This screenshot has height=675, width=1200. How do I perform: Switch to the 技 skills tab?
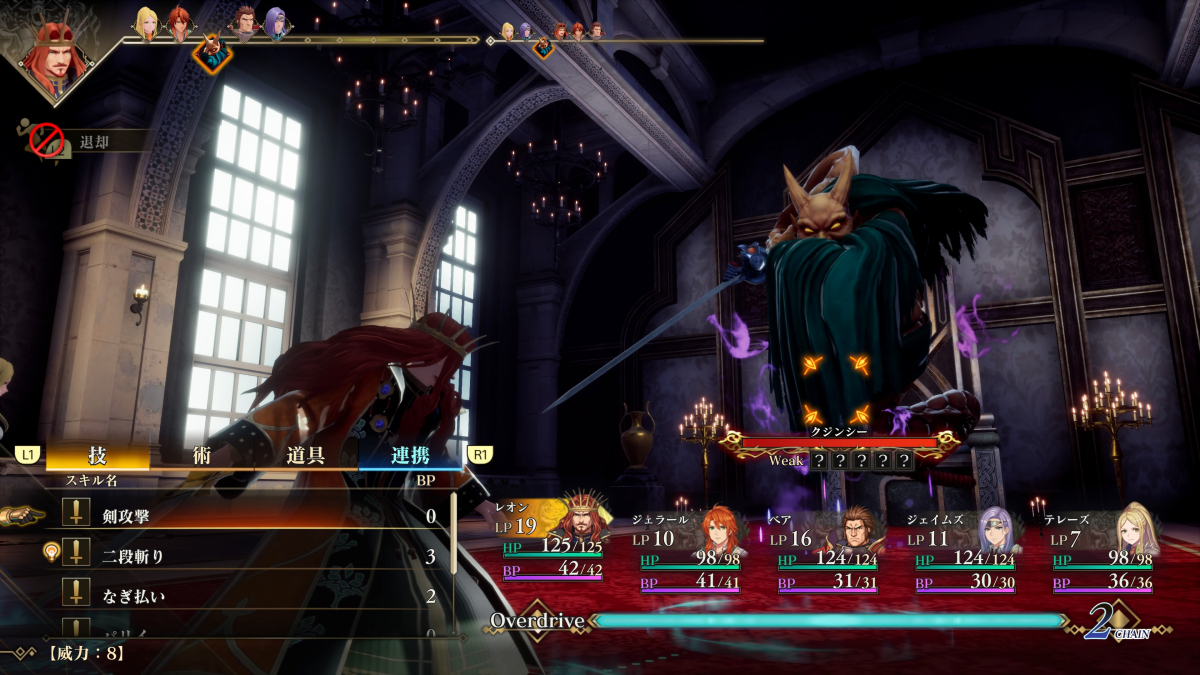pyautogui.click(x=97, y=456)
